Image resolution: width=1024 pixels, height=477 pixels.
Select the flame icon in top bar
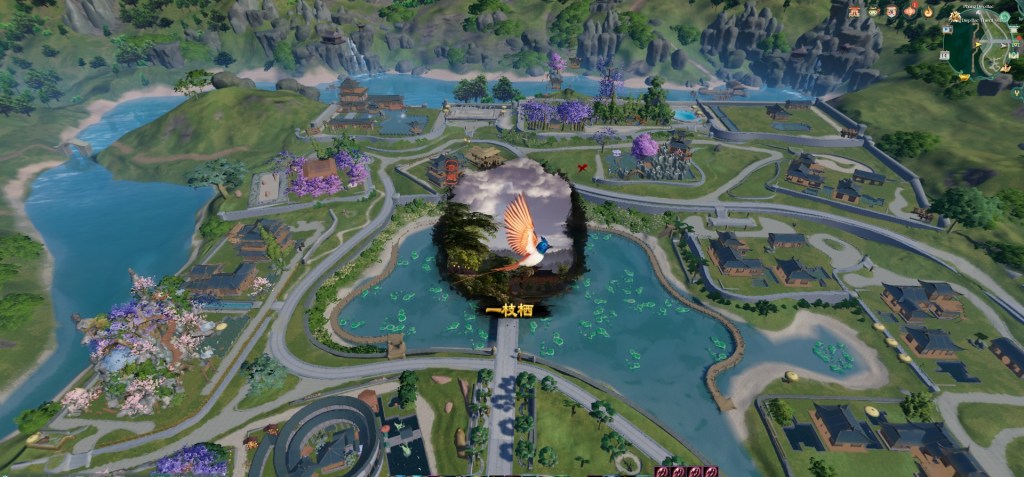click(928, 12)
